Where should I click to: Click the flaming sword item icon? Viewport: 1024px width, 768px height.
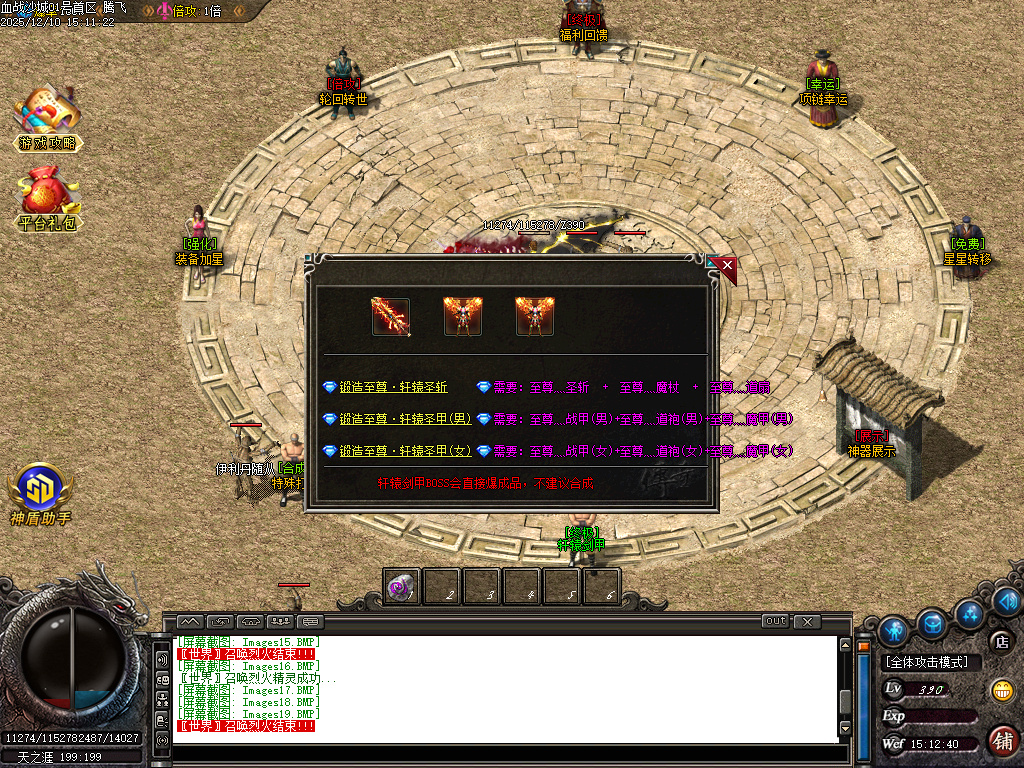tap(390, 316)
